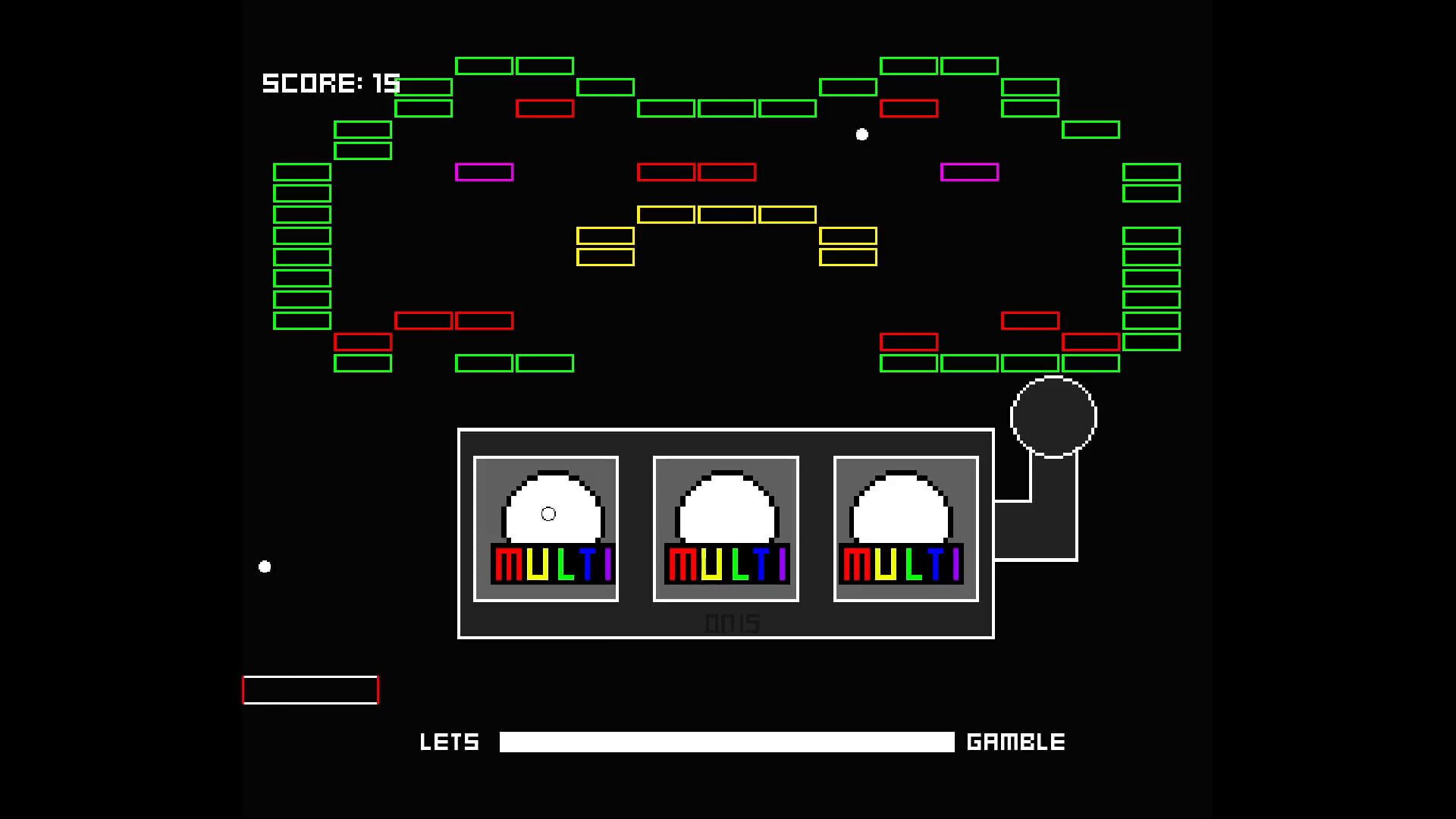The width and height of the screenshot is (1456, 819).
Task: Select the red-outlined paddle at the bottom
Action: point(310,690)
